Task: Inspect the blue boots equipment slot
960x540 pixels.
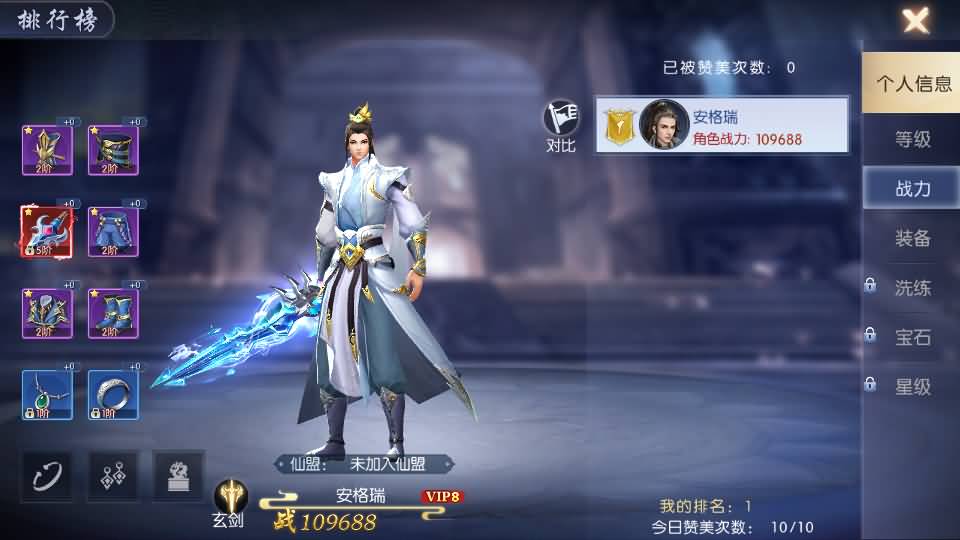Action: coord(113,314)
